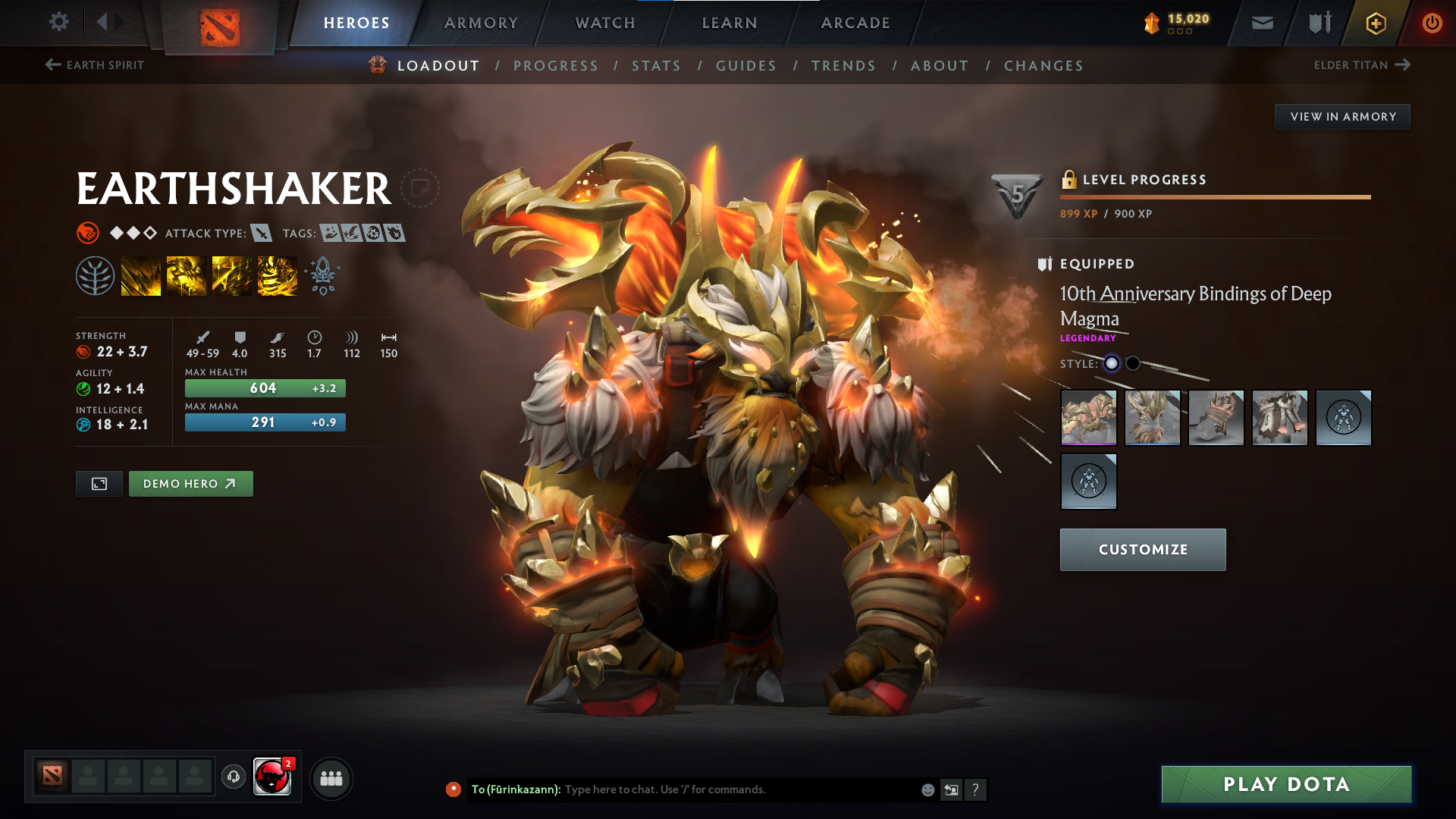
Task: Select the blue style radio button
Action: pos(1112,363)
